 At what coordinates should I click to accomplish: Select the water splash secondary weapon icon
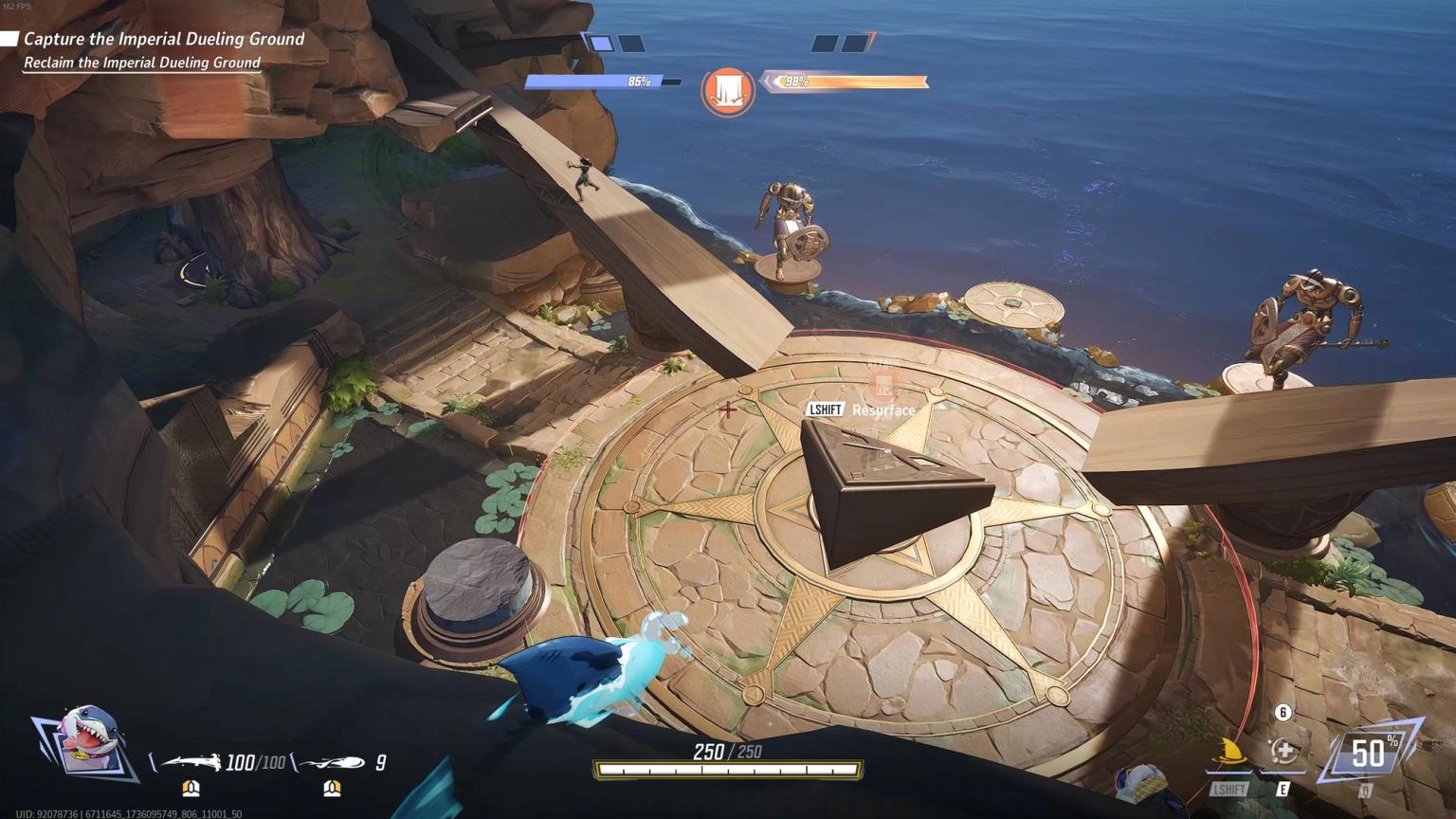click(x=333, y=762)
